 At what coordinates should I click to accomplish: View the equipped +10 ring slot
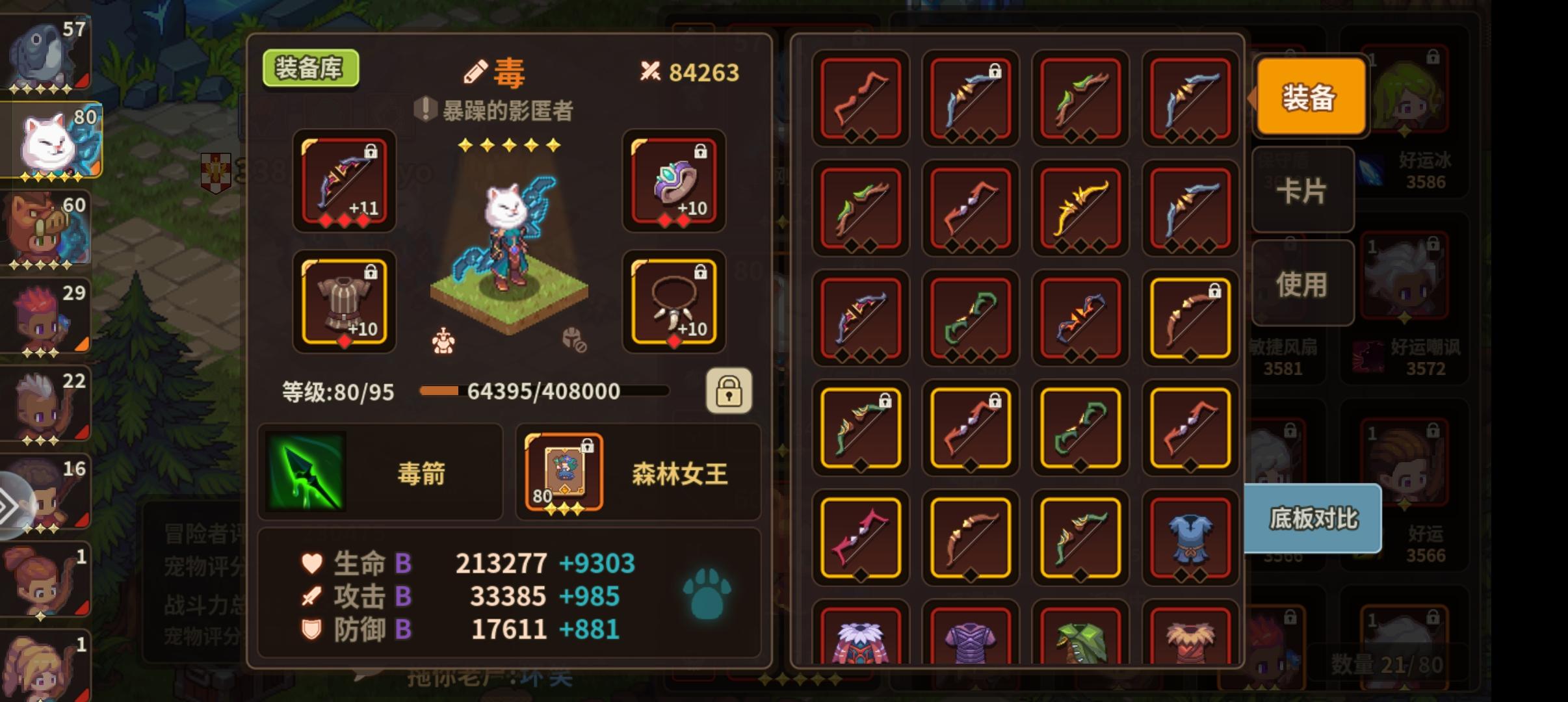(674, 183)
